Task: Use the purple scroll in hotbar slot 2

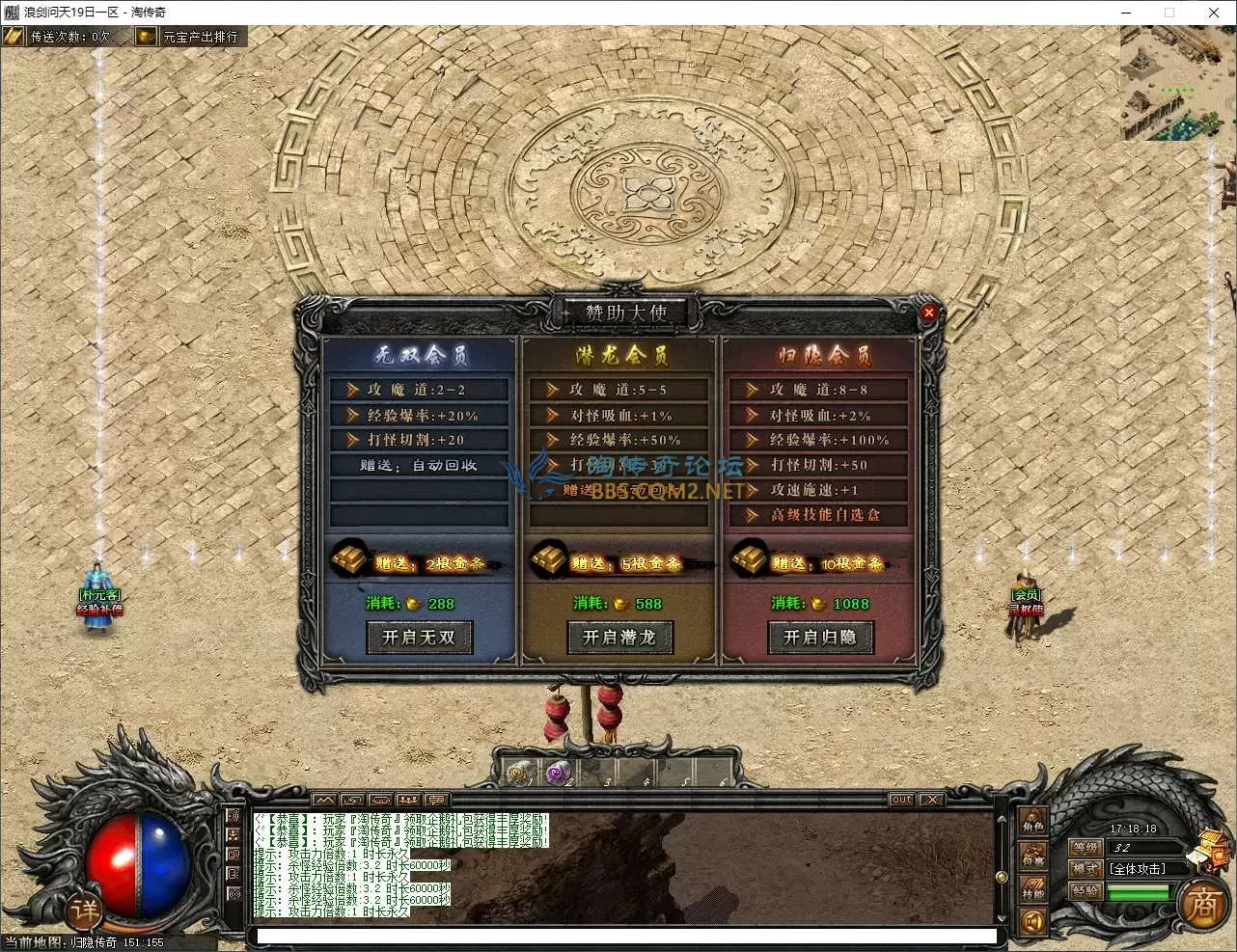Action: click(558, 773)
